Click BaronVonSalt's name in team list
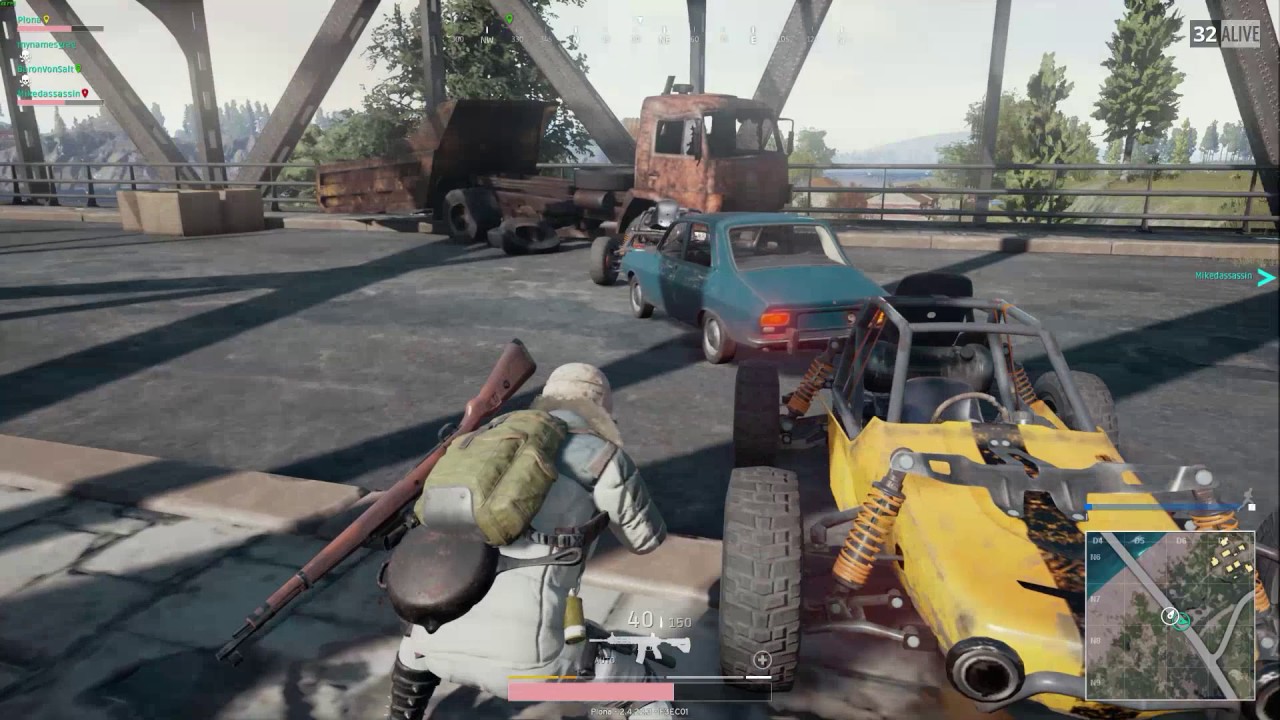This screenshot has height=720, width=1280. click(x=44, y=69)
